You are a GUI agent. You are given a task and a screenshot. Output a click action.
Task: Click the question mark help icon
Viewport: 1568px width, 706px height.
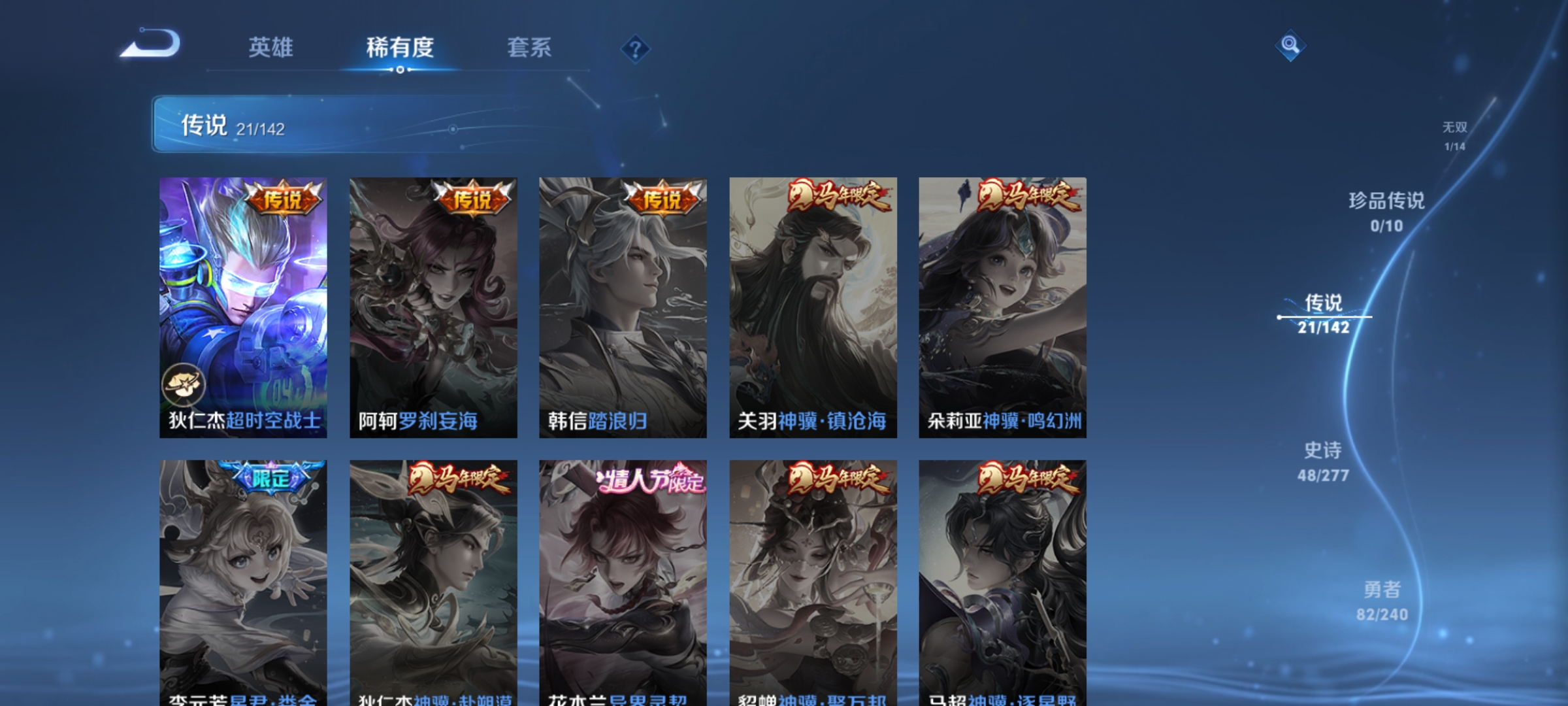(x=634, y=50)
